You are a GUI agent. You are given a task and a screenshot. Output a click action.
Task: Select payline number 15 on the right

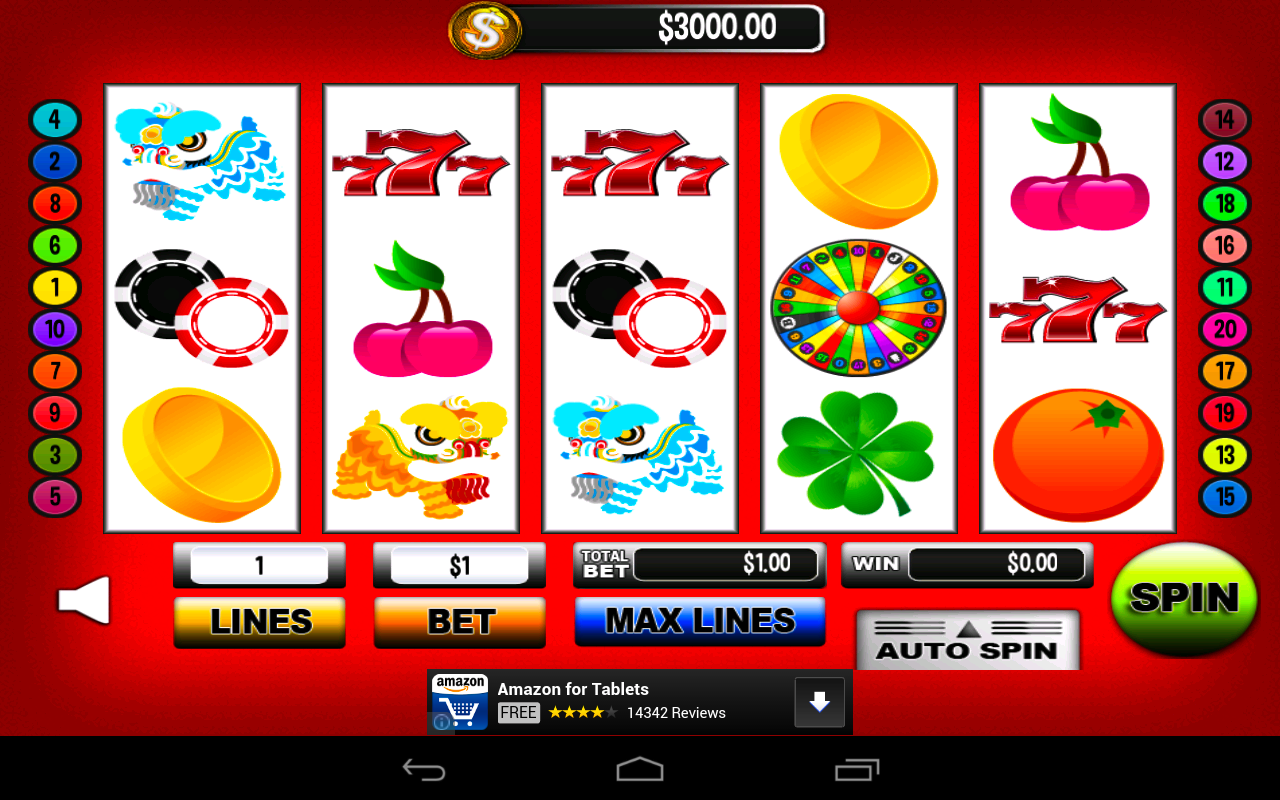(x=1224, y=497)
